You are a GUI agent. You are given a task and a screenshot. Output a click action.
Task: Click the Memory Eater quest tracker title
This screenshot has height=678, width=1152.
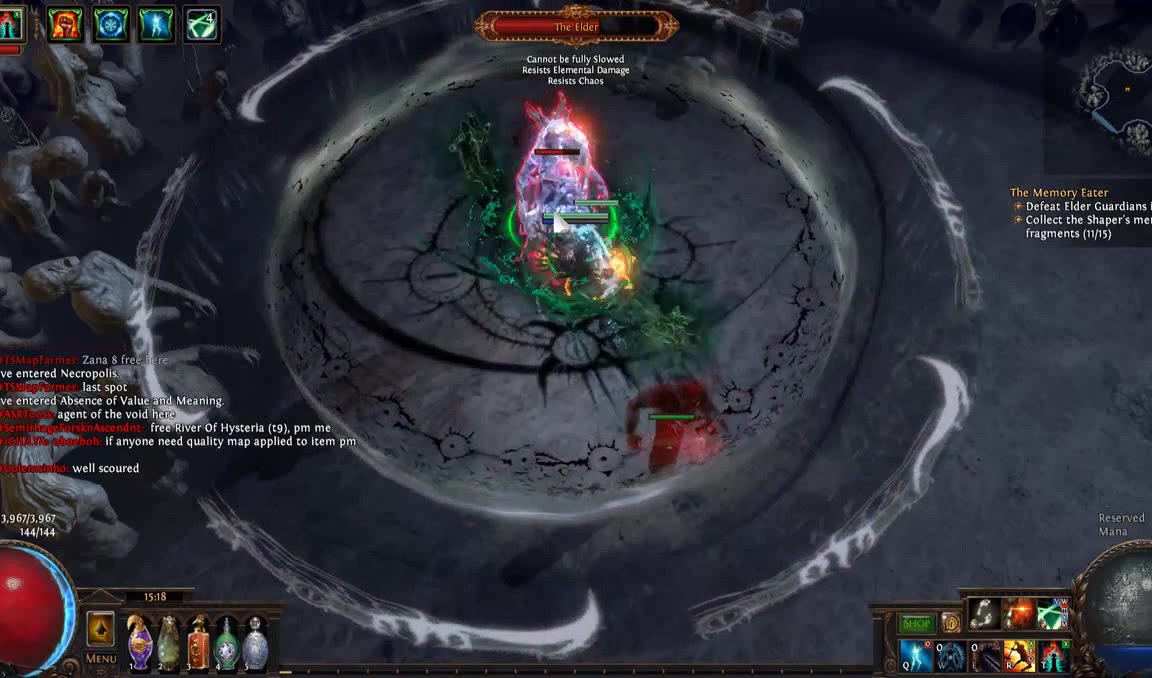1059,192
